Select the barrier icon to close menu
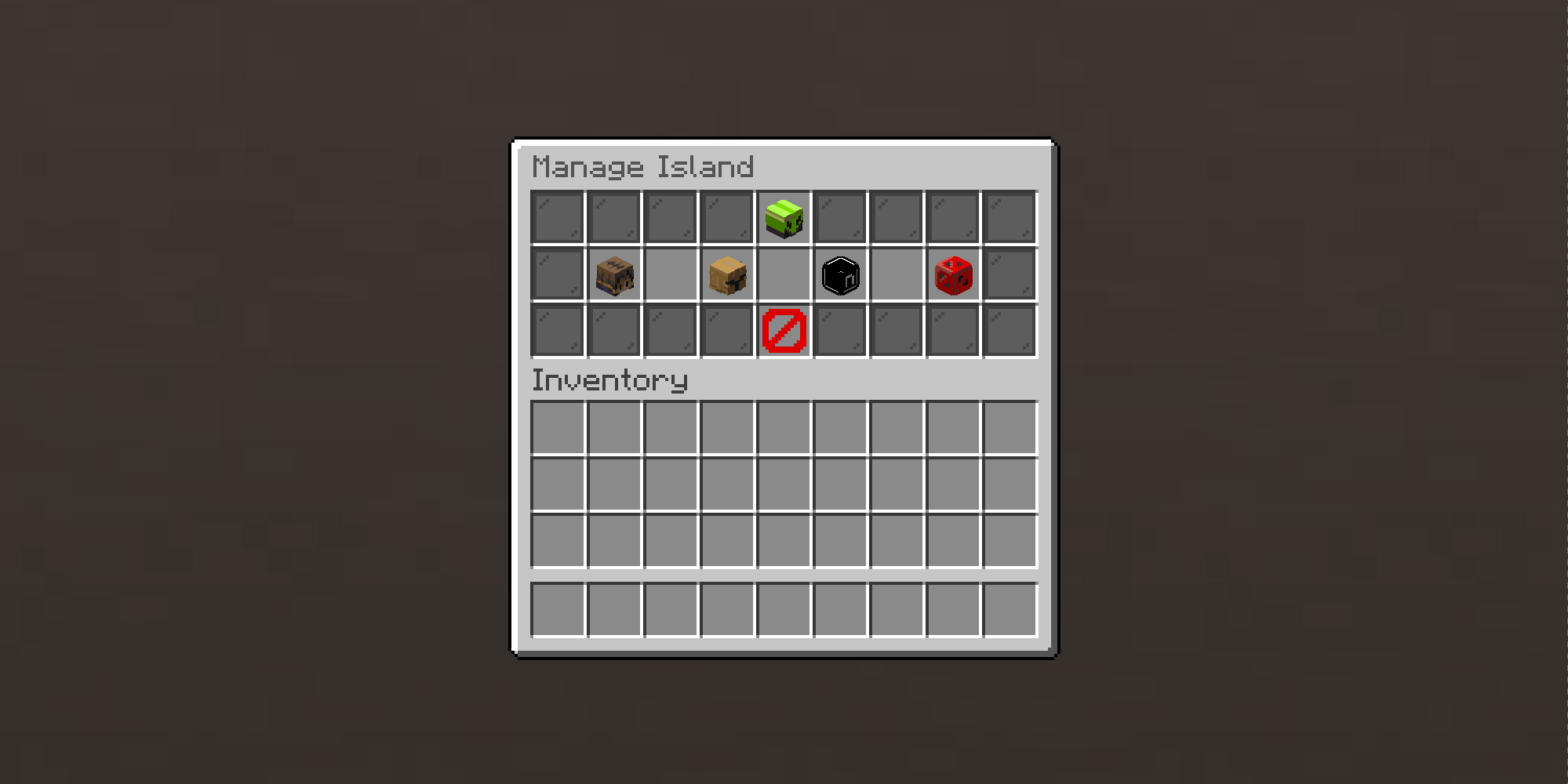 (783, 330)
